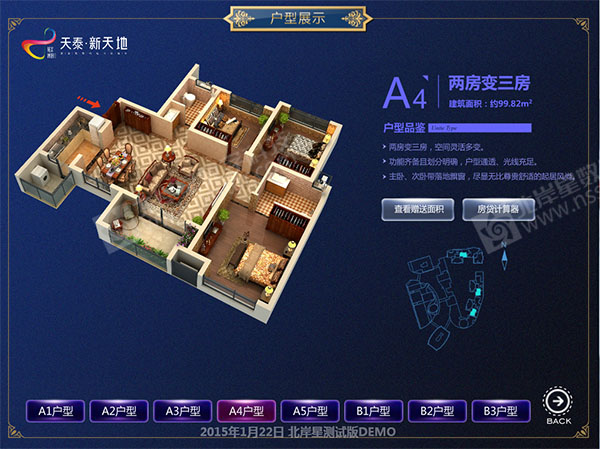This screenshot has width=600, height=449.
Task: Show the A5户型 floor plan
Action: coord(310,410)
